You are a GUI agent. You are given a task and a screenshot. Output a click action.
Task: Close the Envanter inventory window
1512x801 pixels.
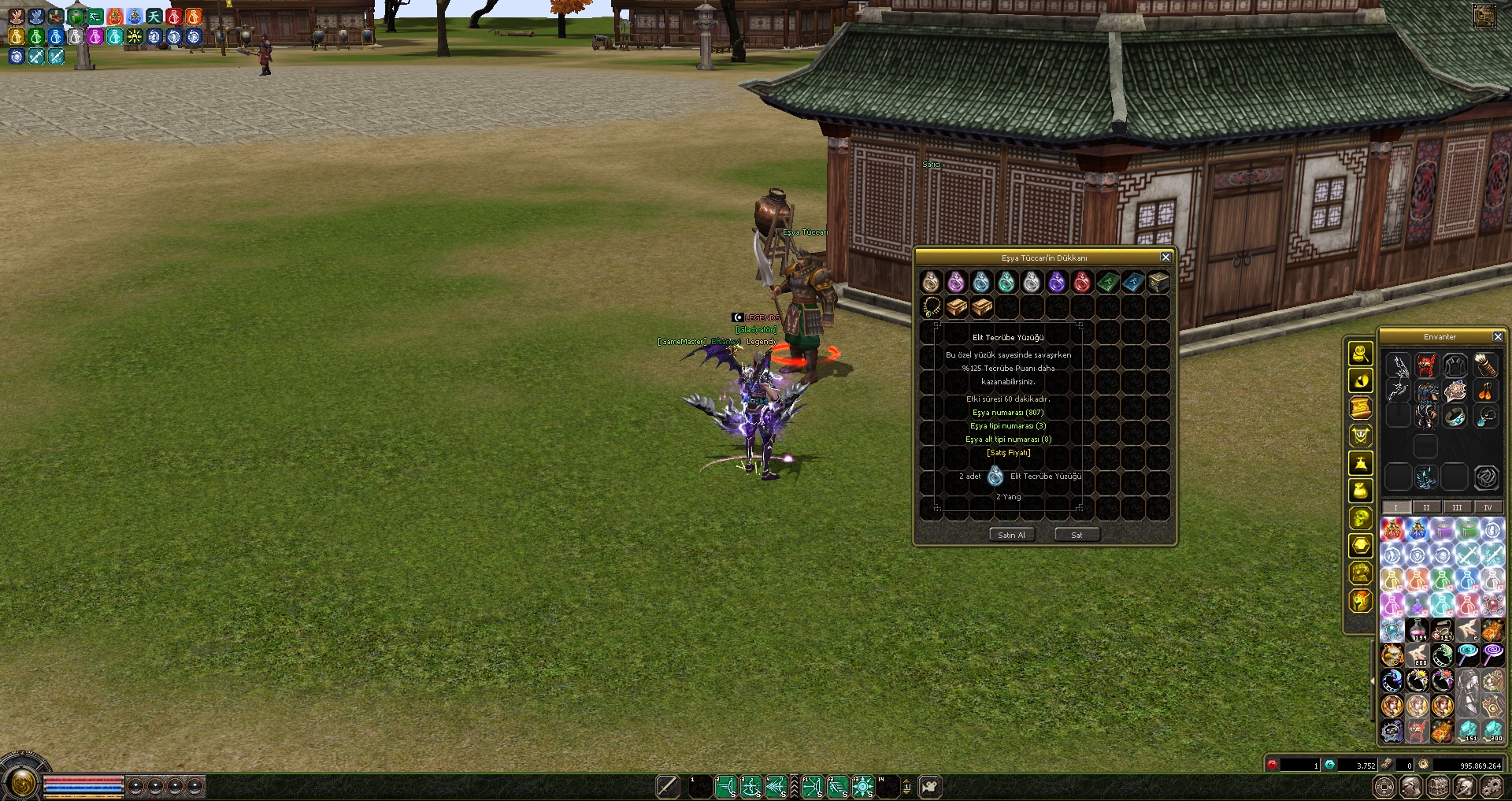[x=1498, y=337]
